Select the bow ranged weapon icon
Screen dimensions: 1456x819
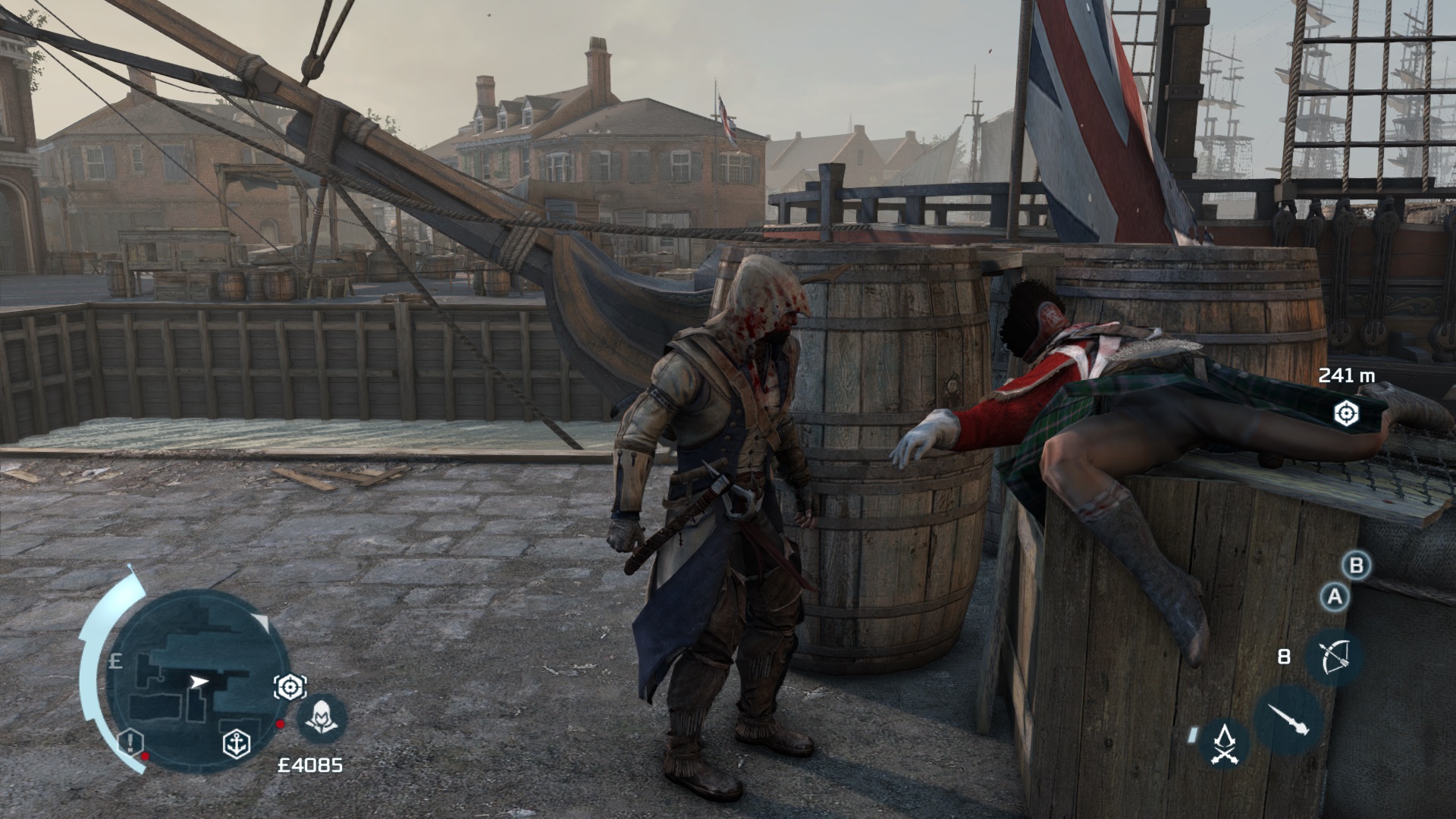(1334, 657)
